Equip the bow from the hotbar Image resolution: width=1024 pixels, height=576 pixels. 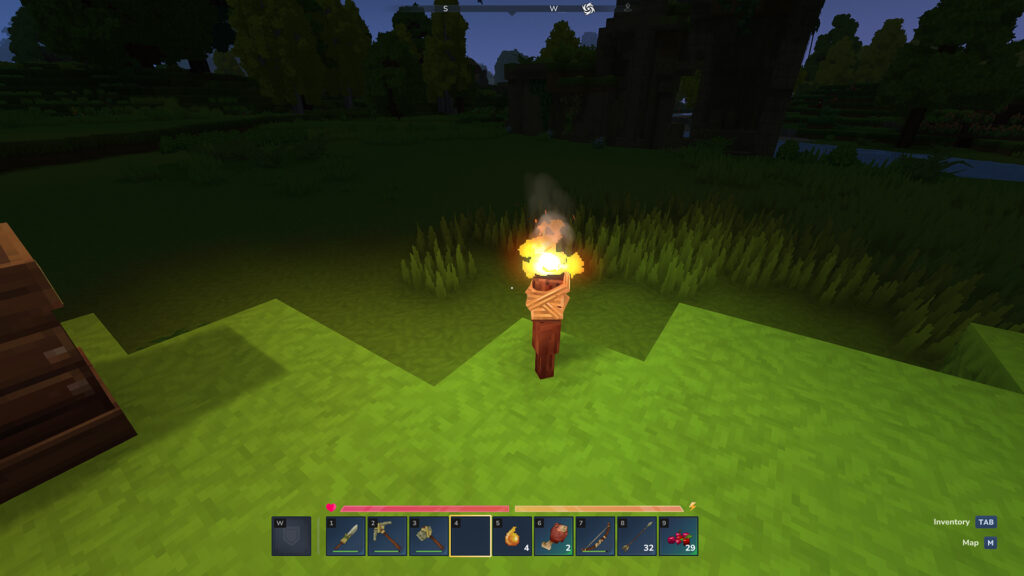[x=595, y=536]
